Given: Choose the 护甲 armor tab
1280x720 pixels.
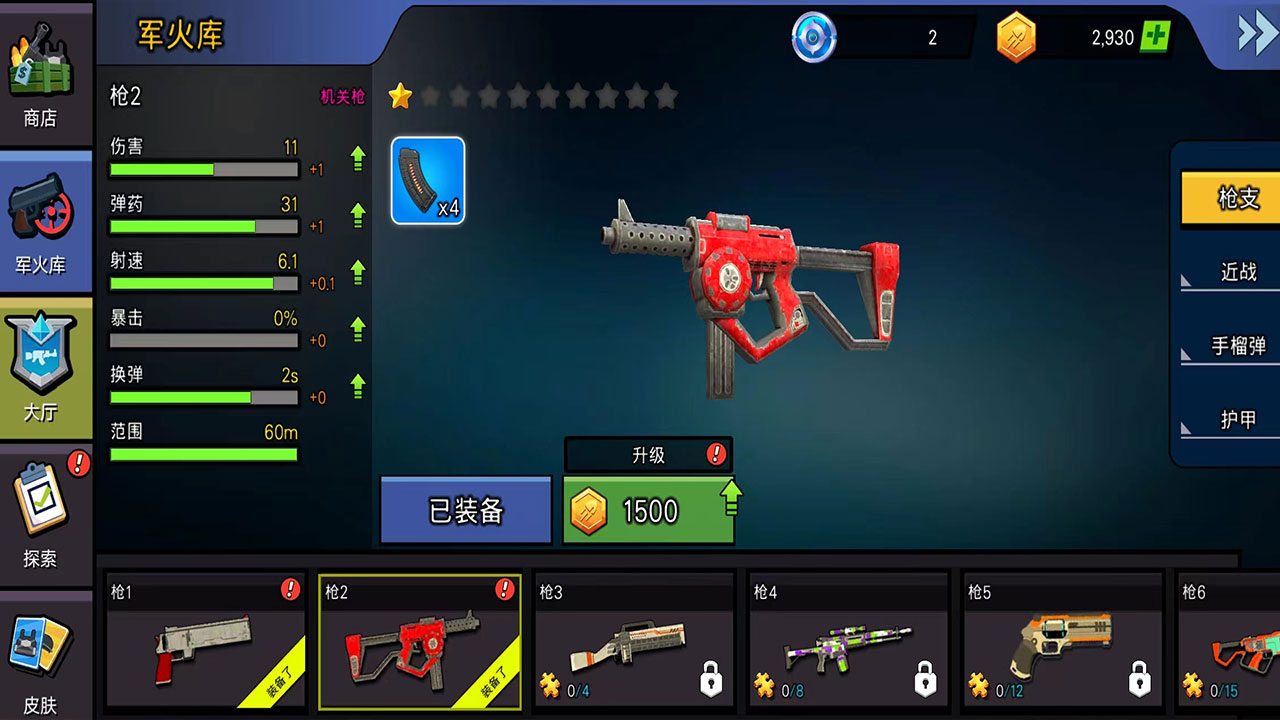Looking at the screenshot, I should [x=1236, y=420].
